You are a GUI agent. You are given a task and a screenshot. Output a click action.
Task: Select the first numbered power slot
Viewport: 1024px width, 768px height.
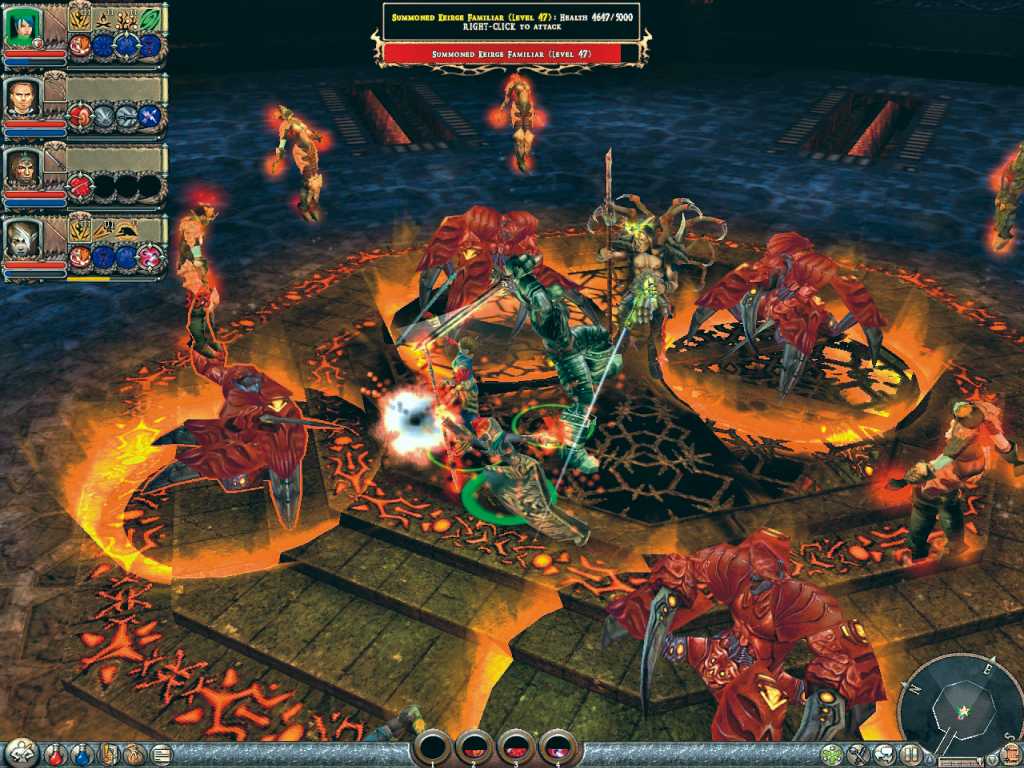pyautogui.click(x=432, y=746)
